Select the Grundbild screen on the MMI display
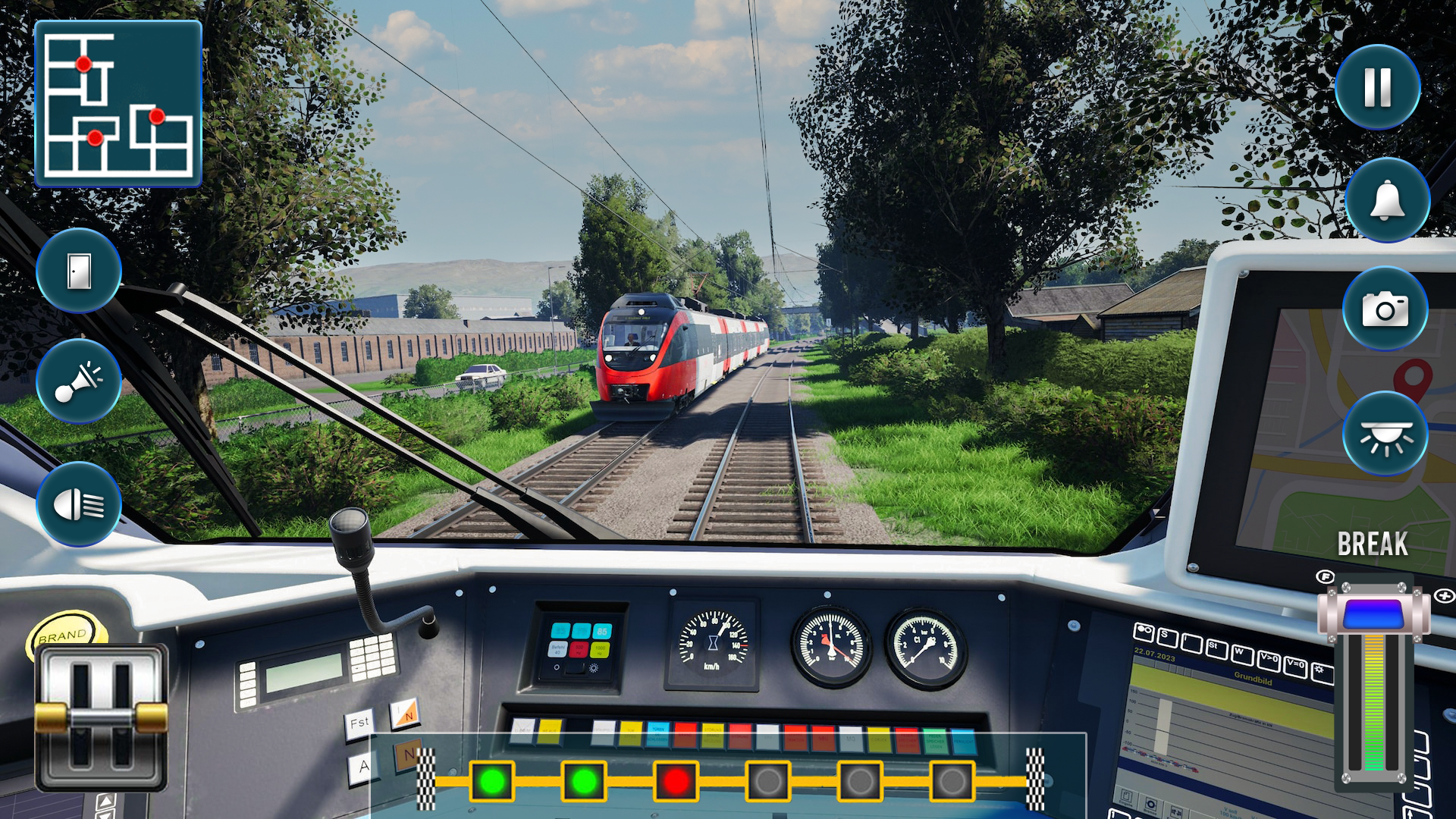 [x=1255, y=679]
